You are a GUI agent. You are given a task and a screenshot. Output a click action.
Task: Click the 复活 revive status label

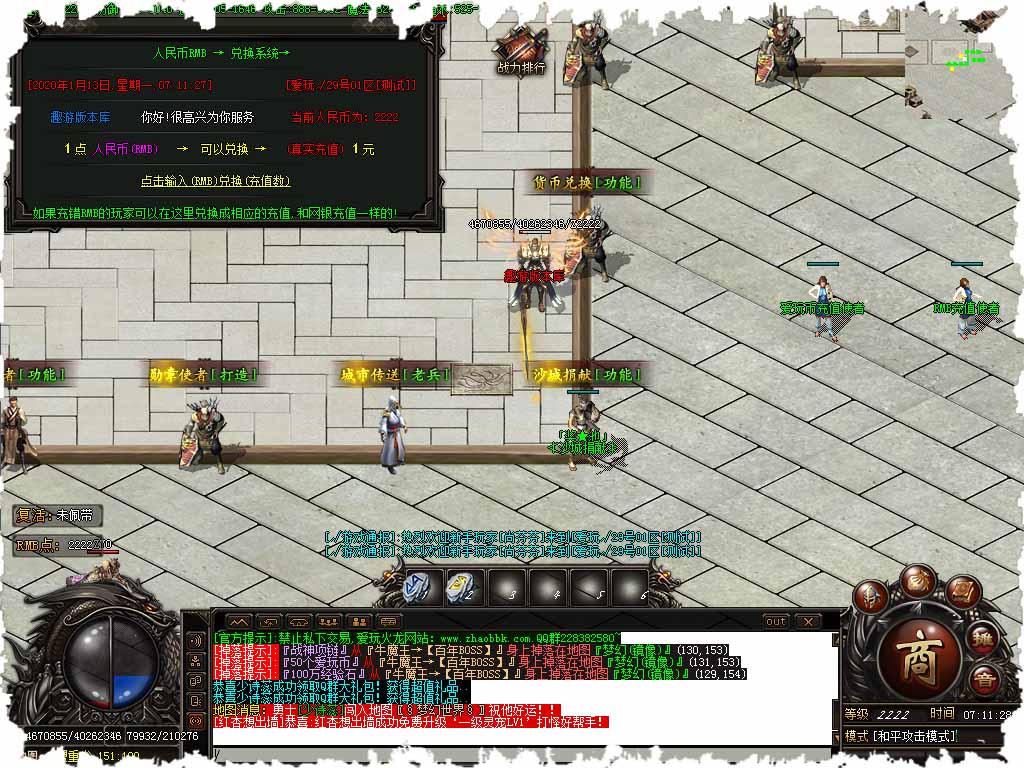coord(58,516)
